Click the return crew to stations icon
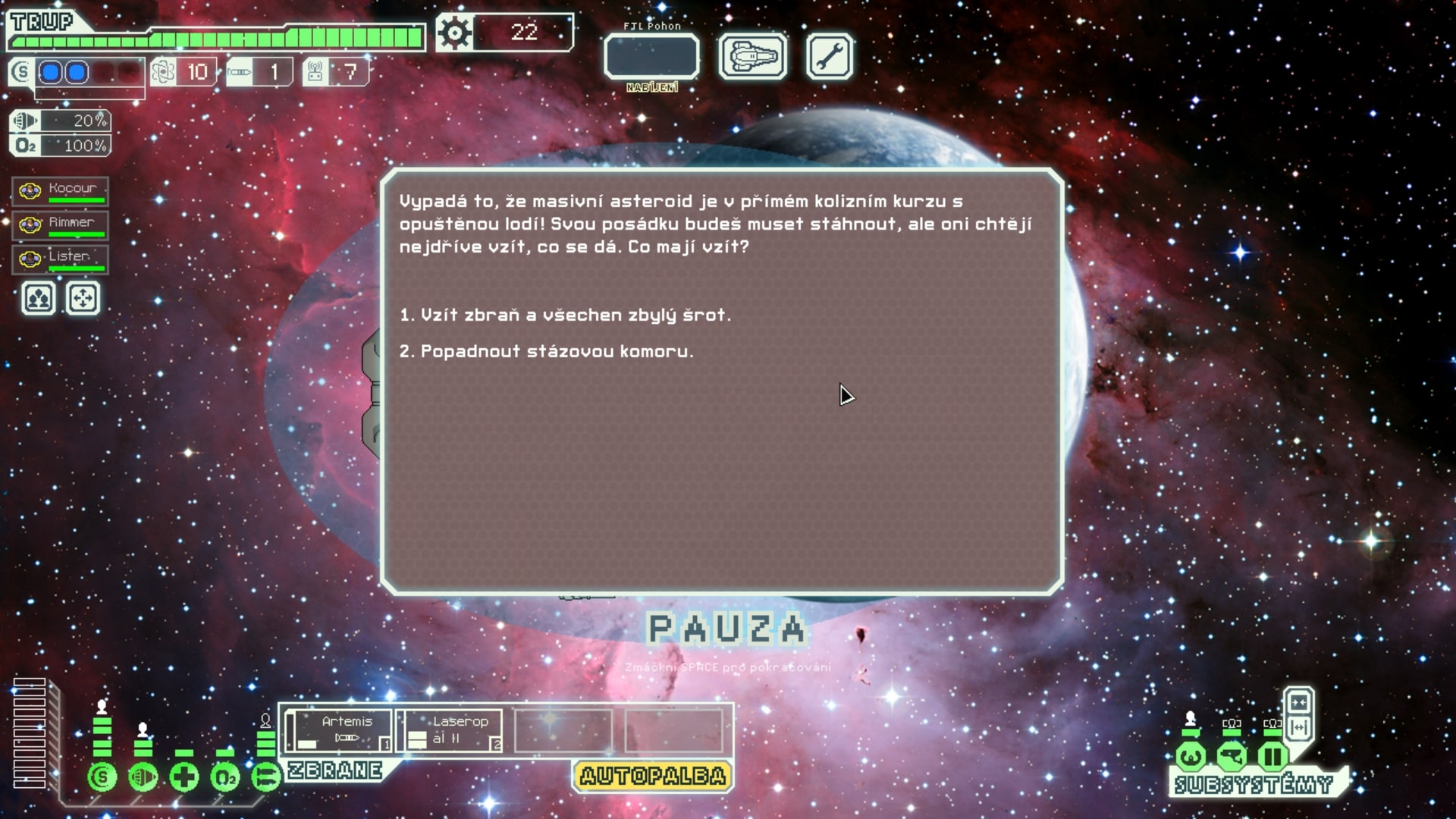 83,299
